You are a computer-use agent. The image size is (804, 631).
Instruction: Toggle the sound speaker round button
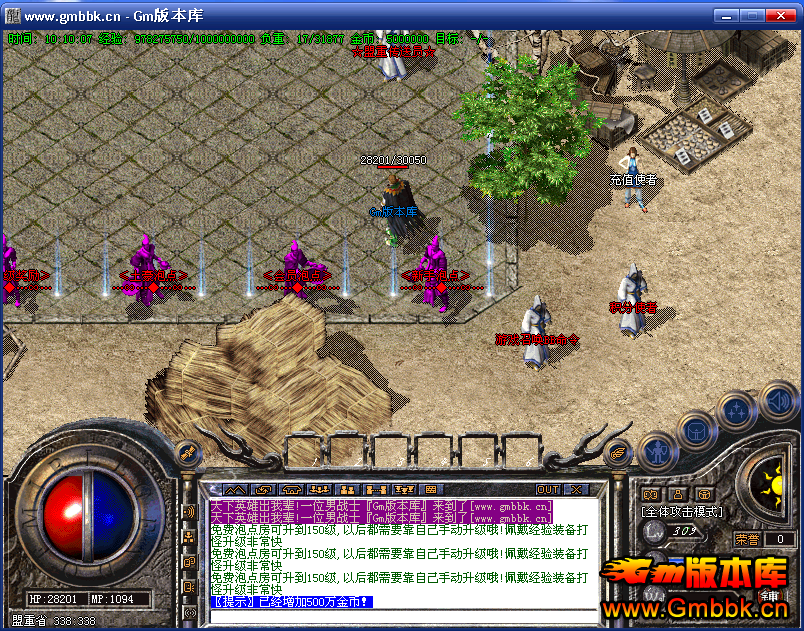click(779, 402)
